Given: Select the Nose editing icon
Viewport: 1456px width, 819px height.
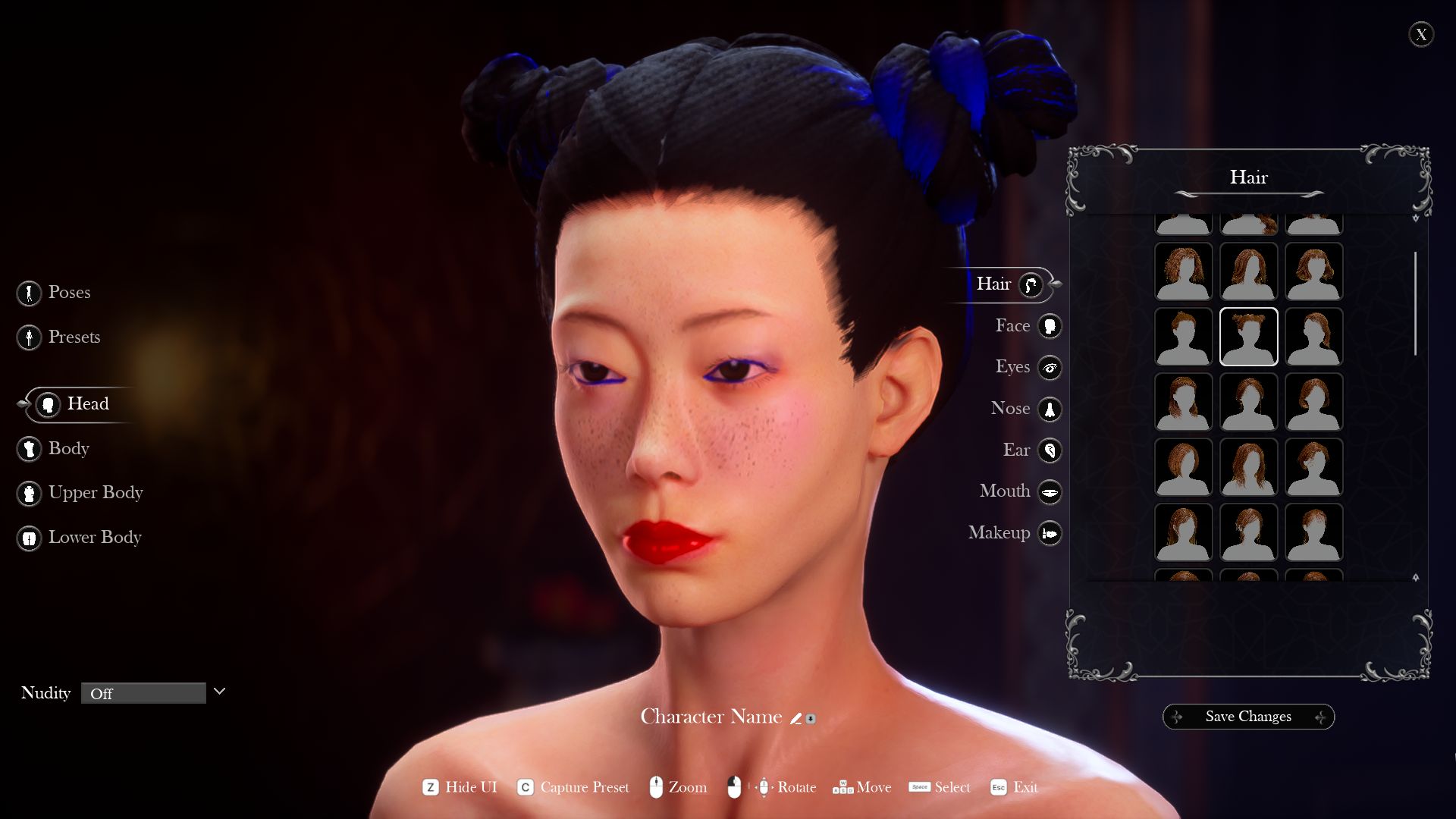Looking at the screenshot, I should click(1050, 409).
